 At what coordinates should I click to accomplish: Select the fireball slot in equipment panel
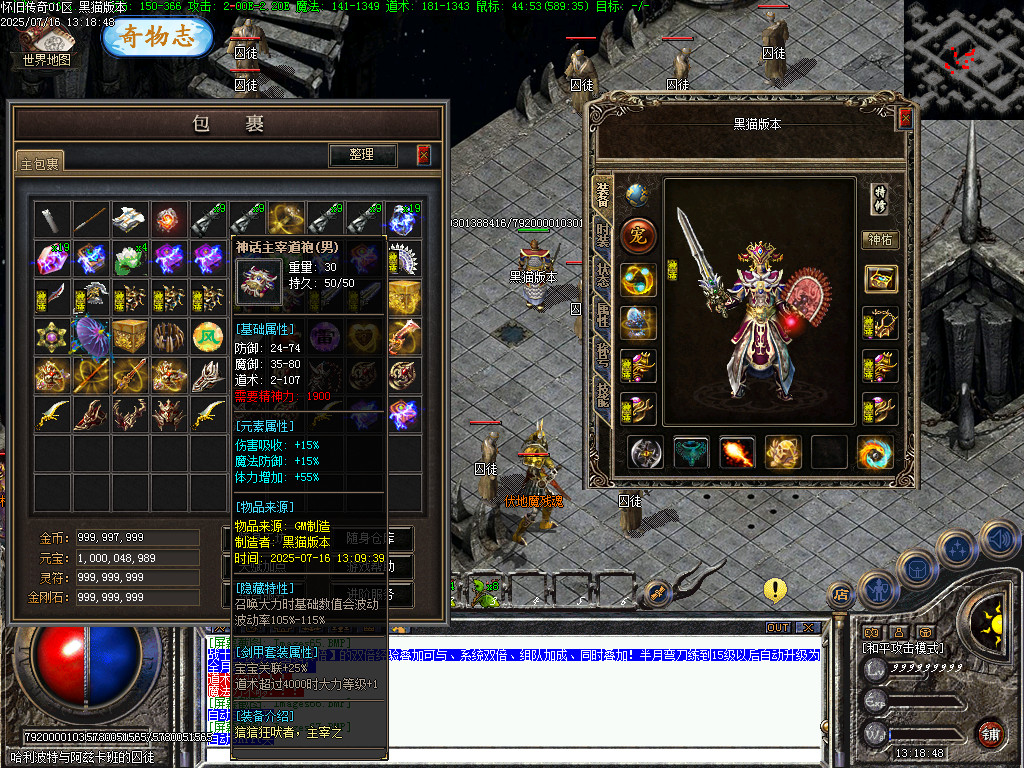click(738, 452)
